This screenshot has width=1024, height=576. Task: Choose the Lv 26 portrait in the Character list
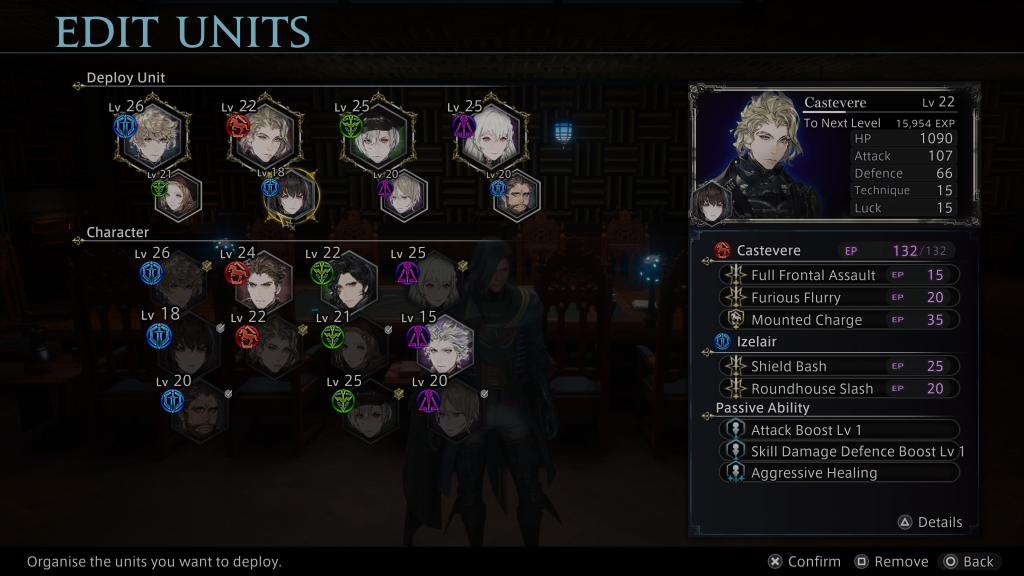coord(180,281)
